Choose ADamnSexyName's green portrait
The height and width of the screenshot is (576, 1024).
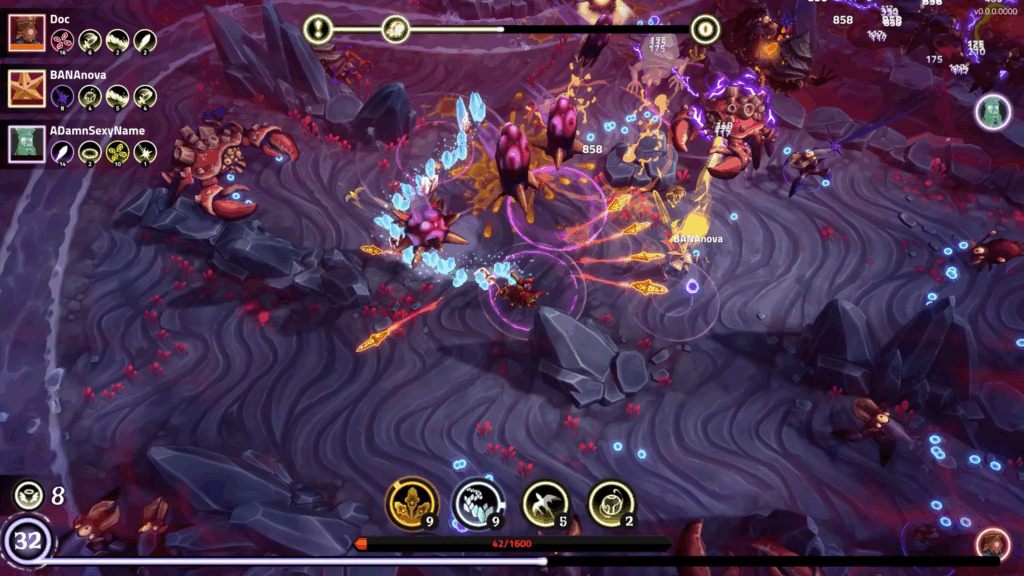24,144
